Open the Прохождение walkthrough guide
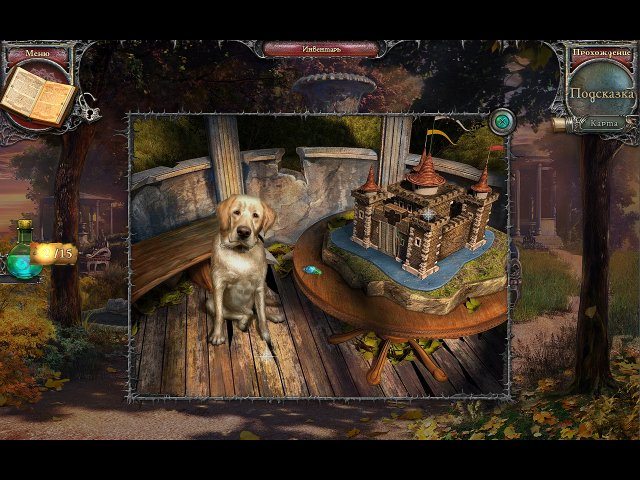This screenshot has width=640, height=480. pyautogui.click(x=602, y=51)
